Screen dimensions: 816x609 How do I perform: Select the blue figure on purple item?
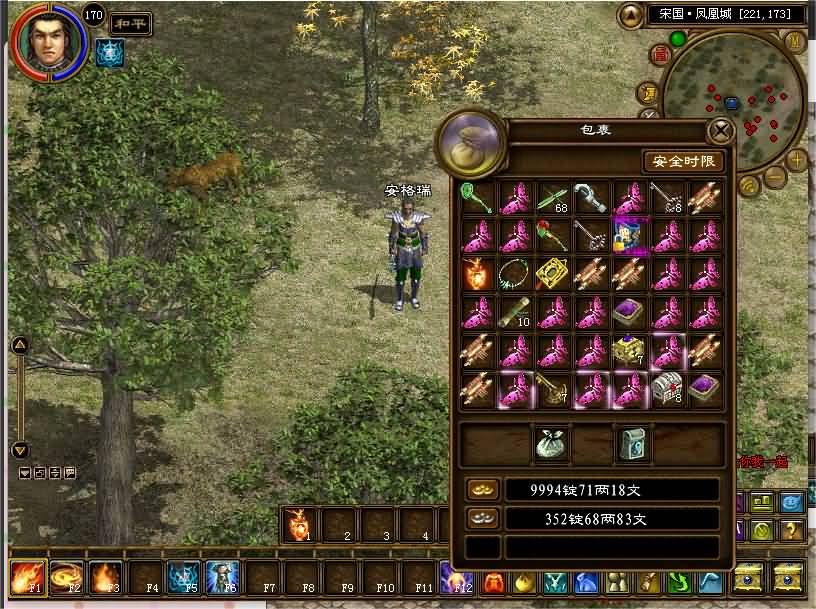tap(628, 235)
